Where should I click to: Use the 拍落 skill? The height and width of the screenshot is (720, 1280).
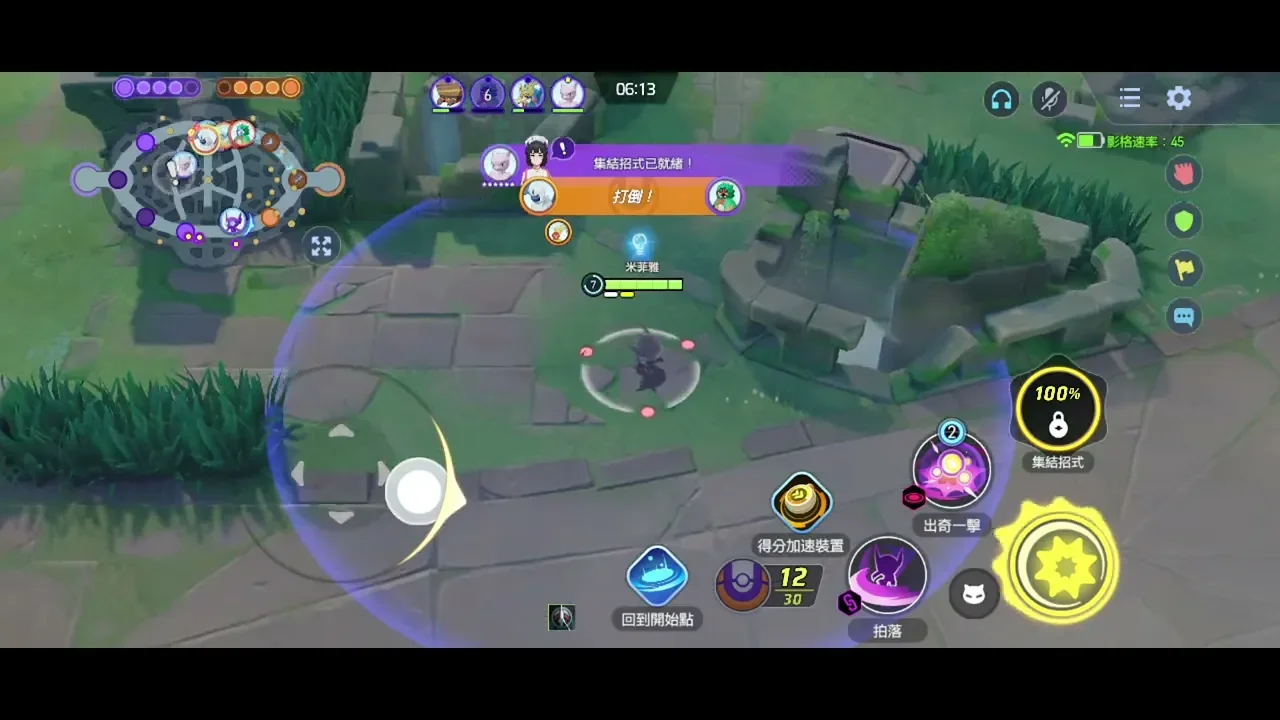tap(887, 576)
